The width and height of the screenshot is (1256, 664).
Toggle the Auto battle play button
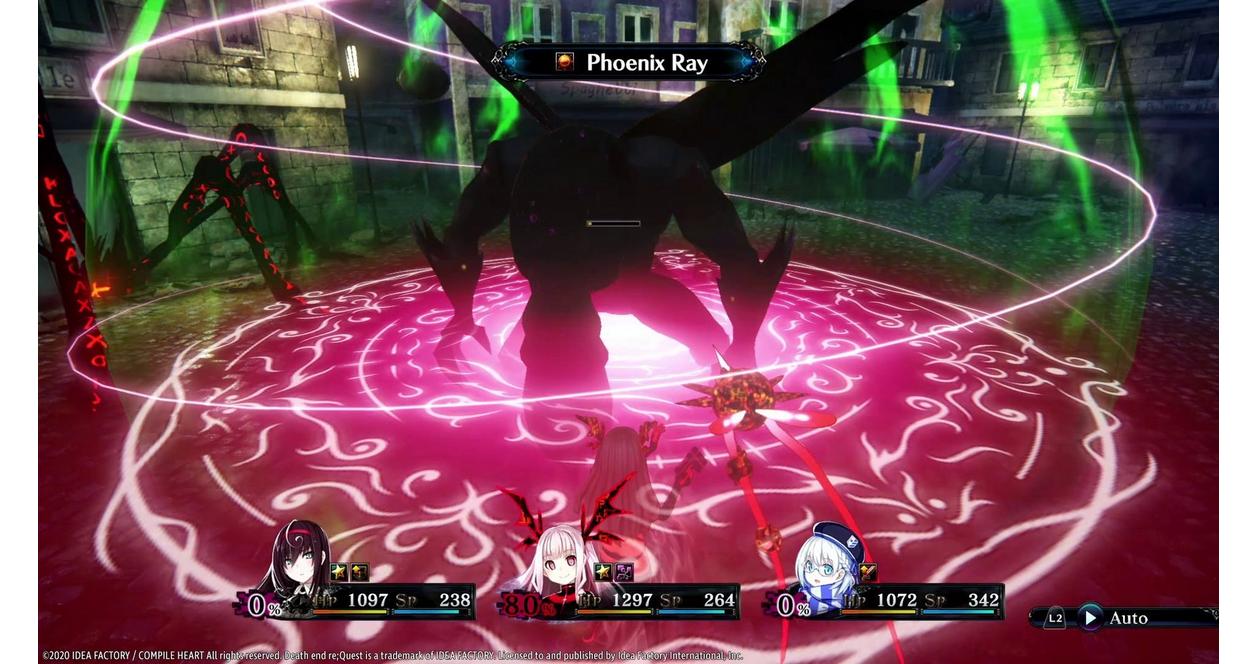tap(1089, 617)
